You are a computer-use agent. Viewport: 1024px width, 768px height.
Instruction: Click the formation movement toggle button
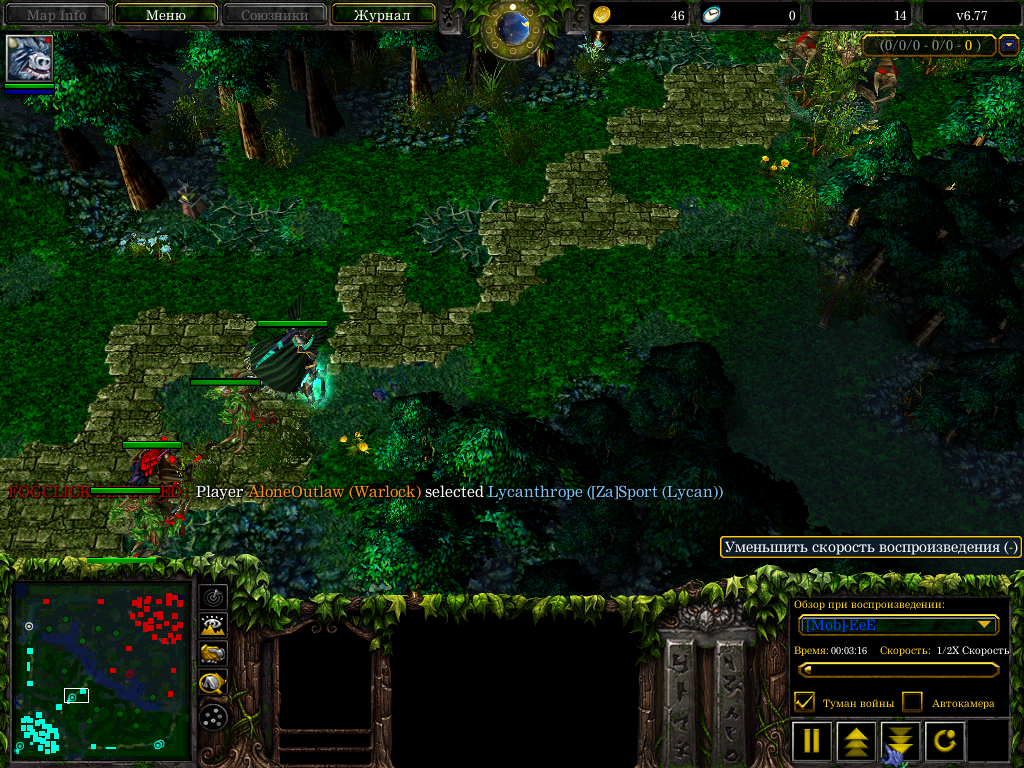coord(213,716)
